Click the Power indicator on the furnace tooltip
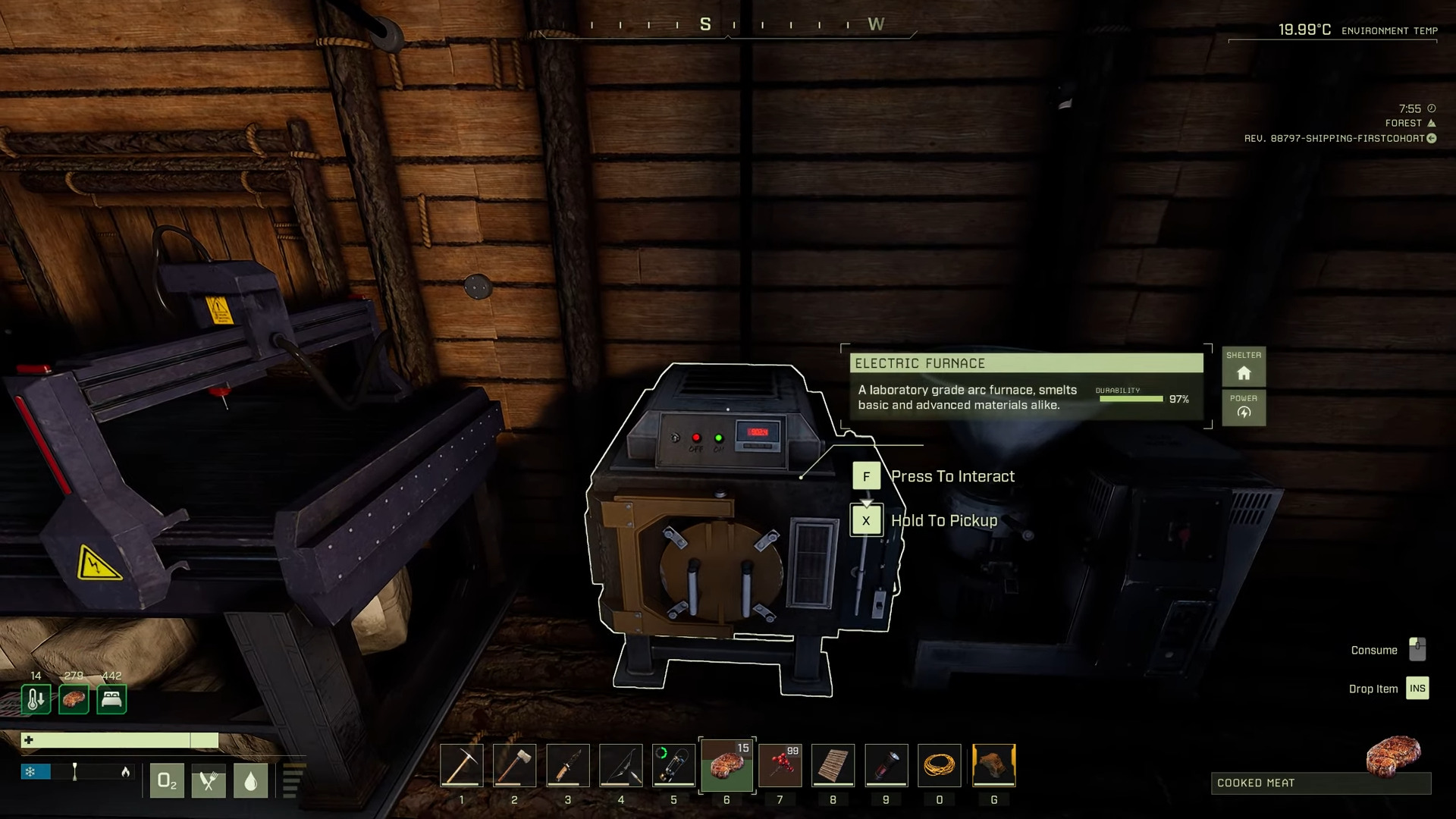Viewport: 1456px width, 819px height. coord(1244,408)
